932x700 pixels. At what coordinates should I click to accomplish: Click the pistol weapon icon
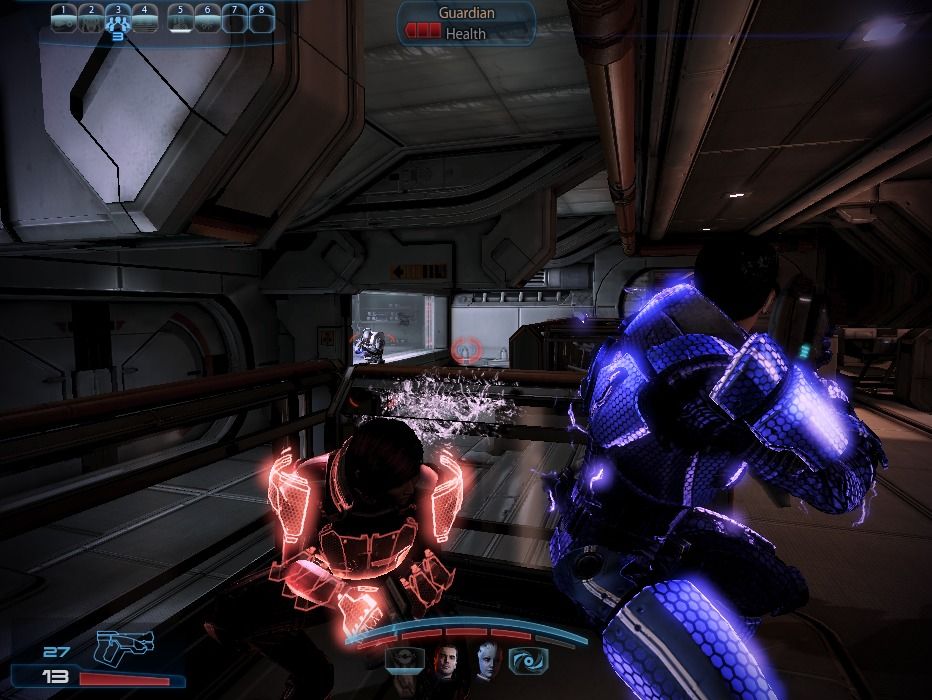coord(126,649)
